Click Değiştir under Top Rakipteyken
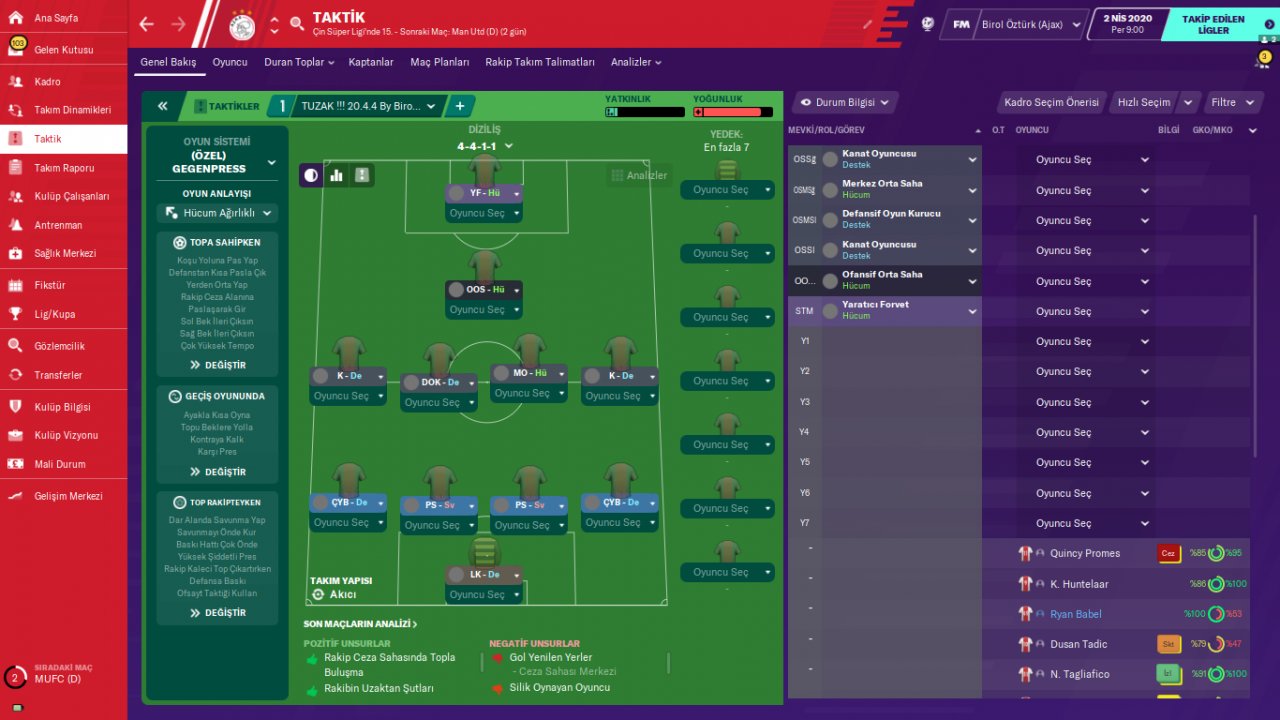This screenshot has height=720, width=1280. 218,613
